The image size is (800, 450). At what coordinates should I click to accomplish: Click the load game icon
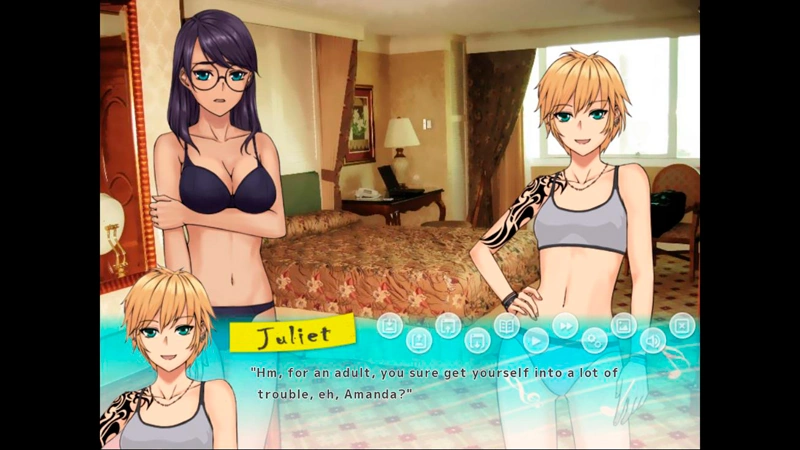point(419,341)
